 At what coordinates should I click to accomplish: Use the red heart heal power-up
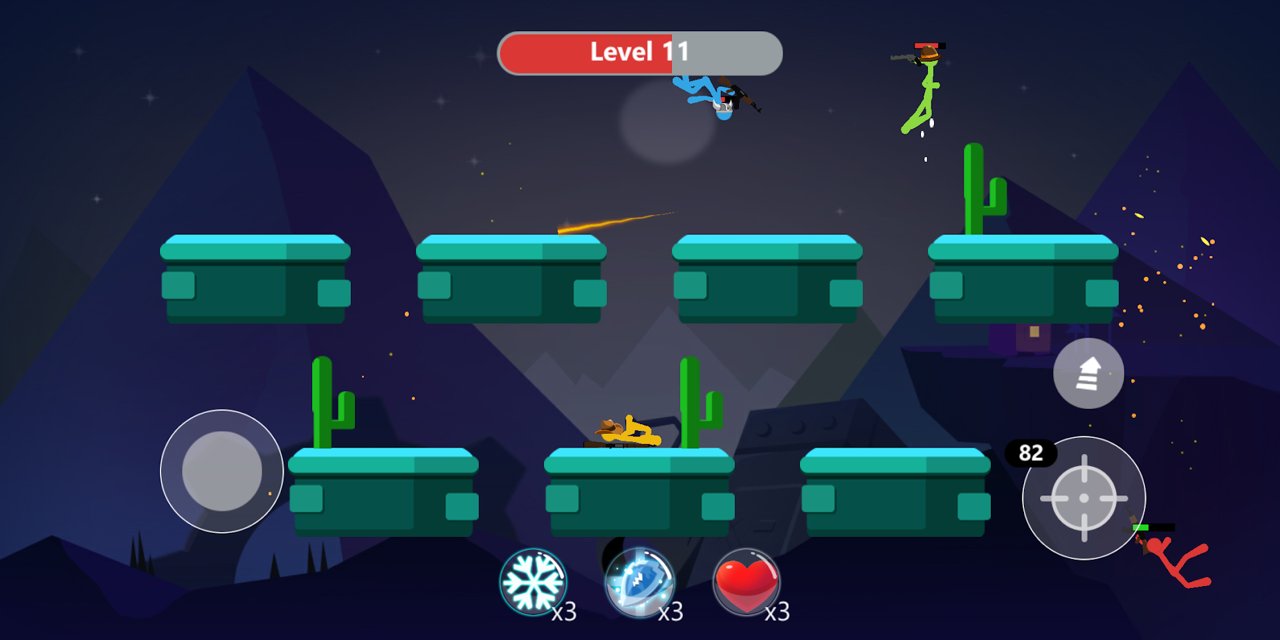(x=746, y=582)
